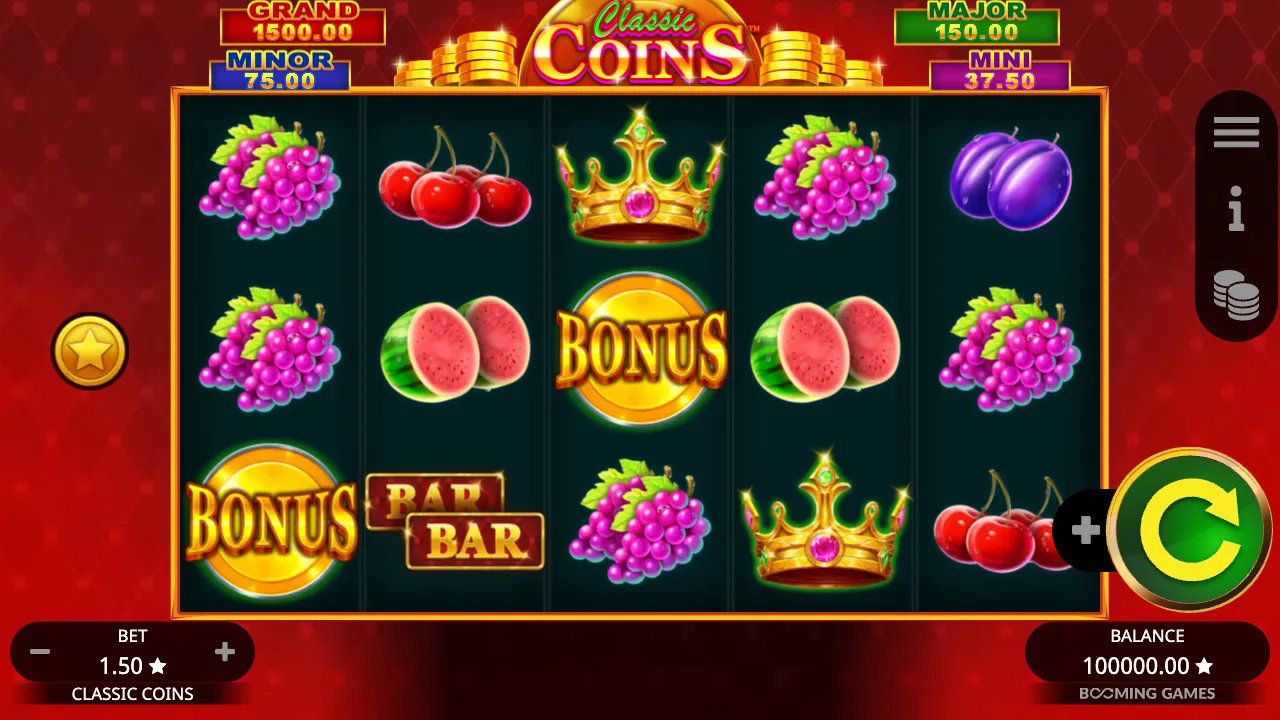The image size is (1280, 720).
Task: Open quick bet with the plus icon
Action: [x=1086, y=531]
